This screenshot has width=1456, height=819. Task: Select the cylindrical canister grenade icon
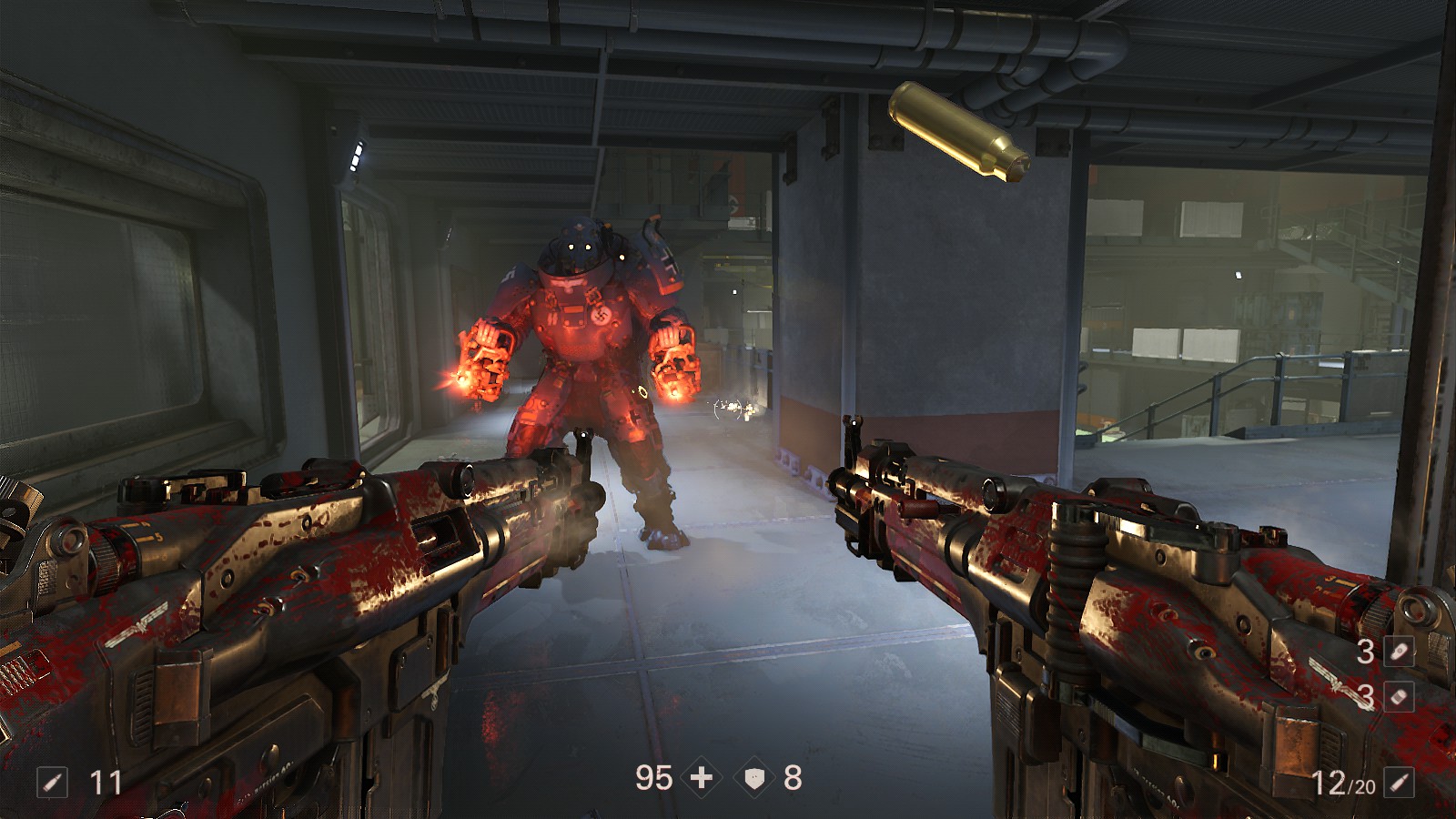[1399, 696]
